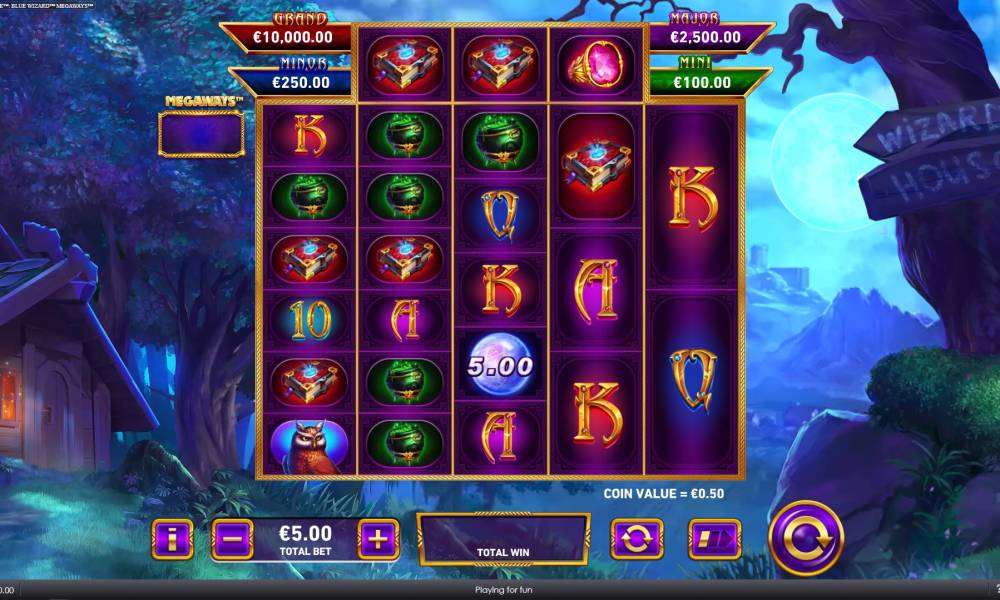The image size is (1000, 600).
Task: Open the autoplay circular arrows button
Action: tap(637, 540)
